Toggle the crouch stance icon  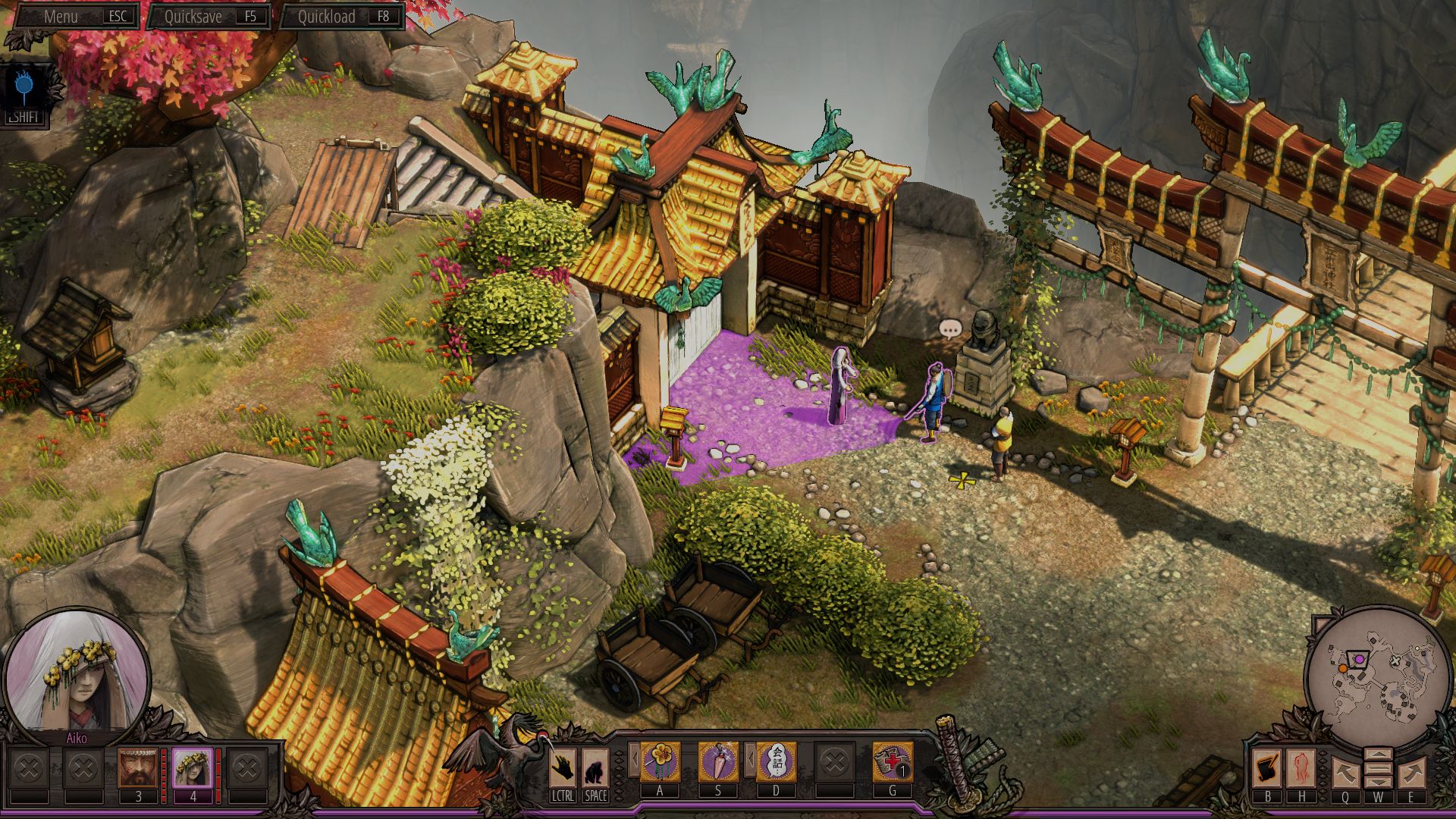pos(595,769)
